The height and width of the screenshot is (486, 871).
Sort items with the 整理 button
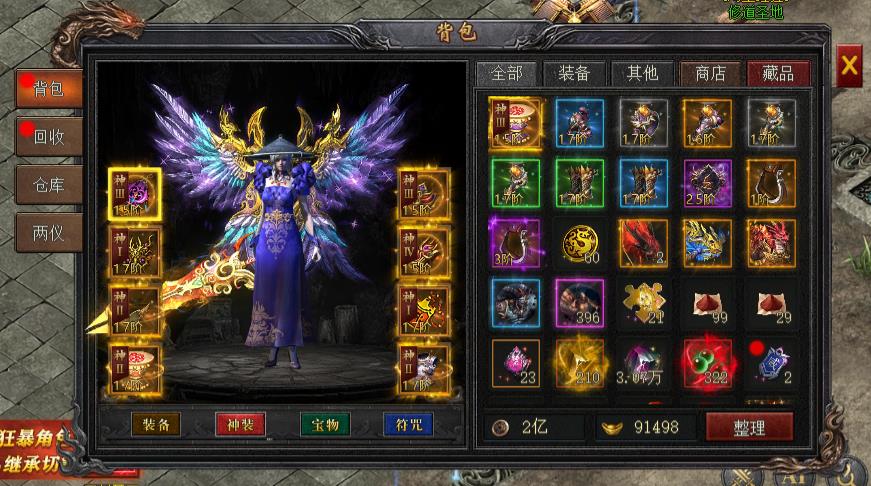749,427
